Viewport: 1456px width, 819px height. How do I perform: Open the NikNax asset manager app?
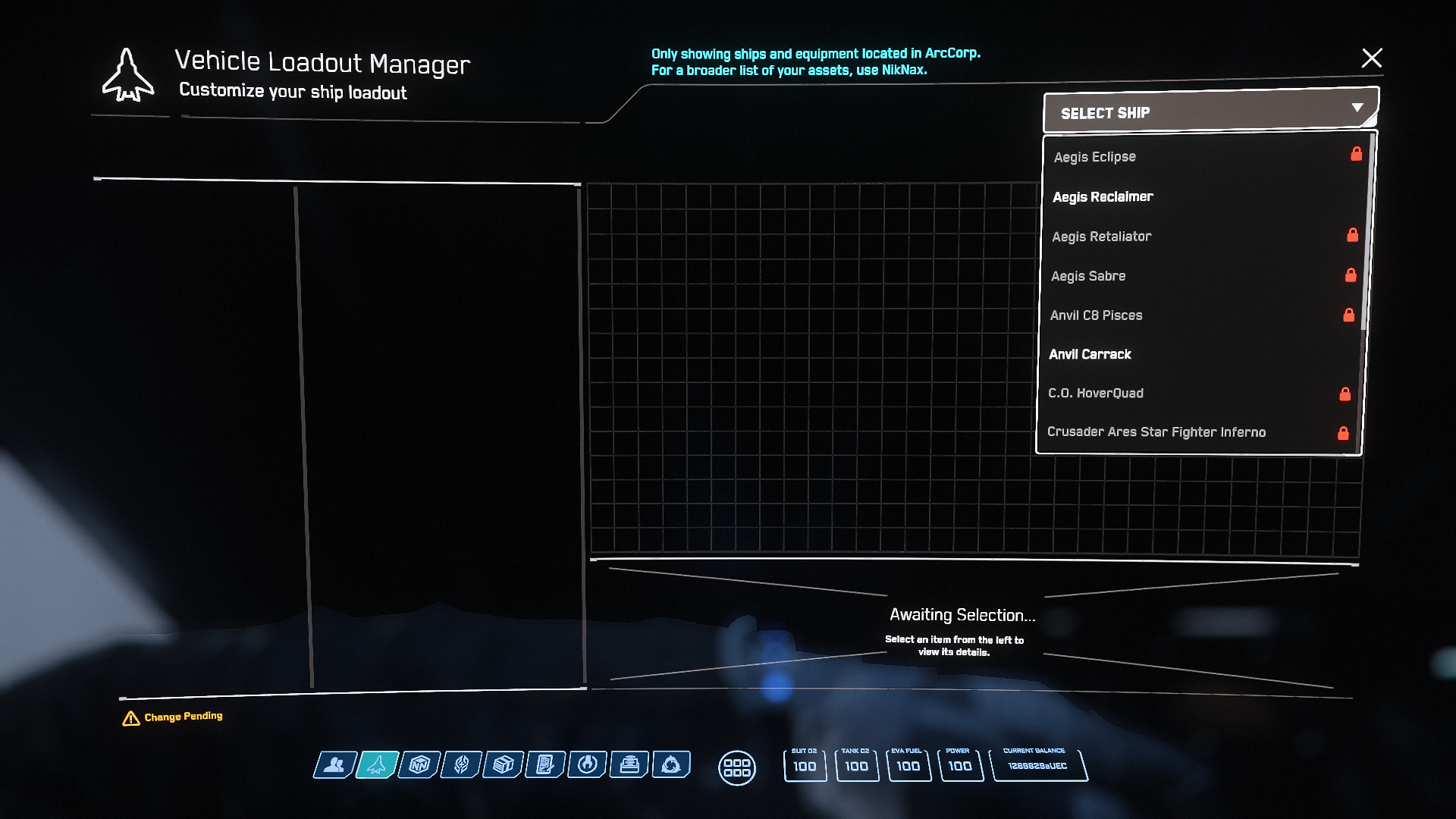(x=419, y=765)
